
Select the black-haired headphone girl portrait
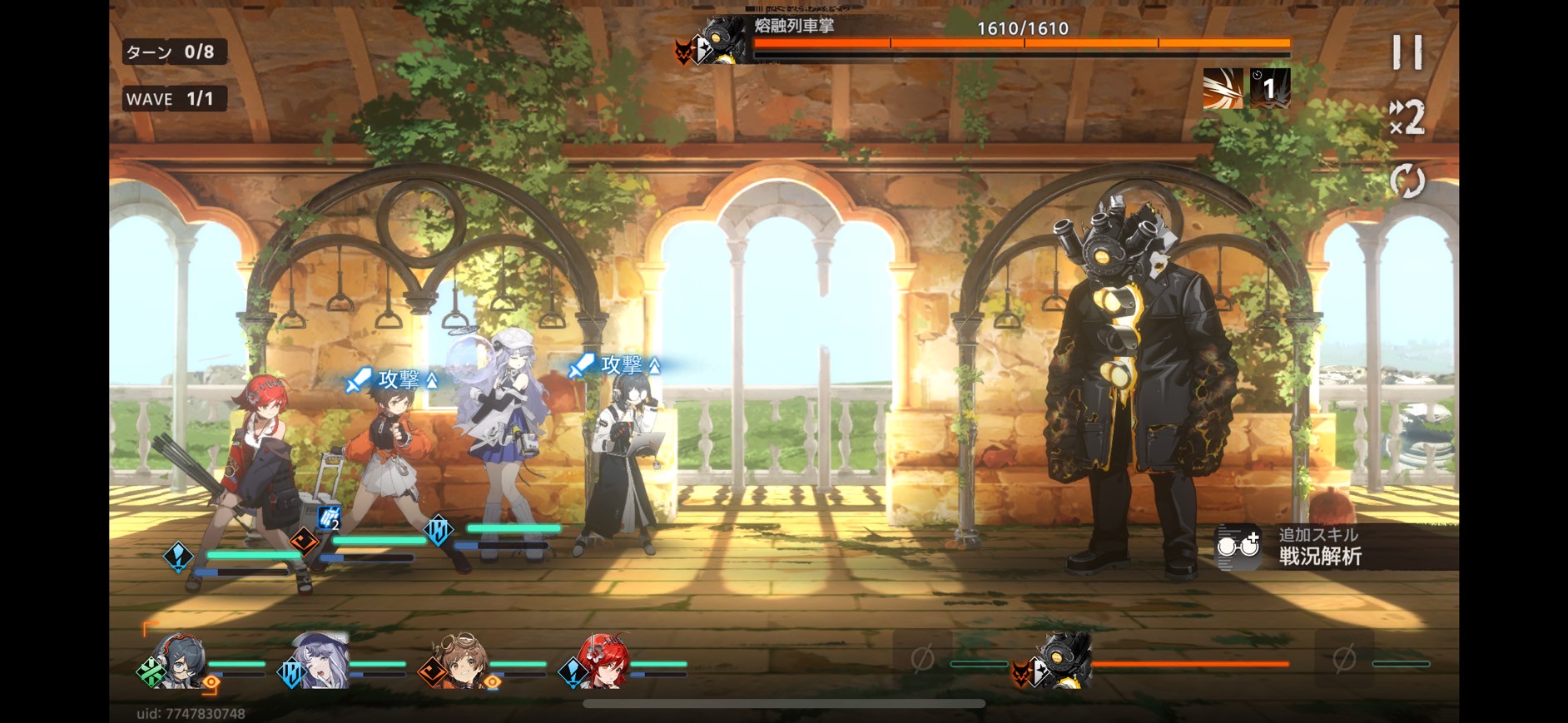178,661
